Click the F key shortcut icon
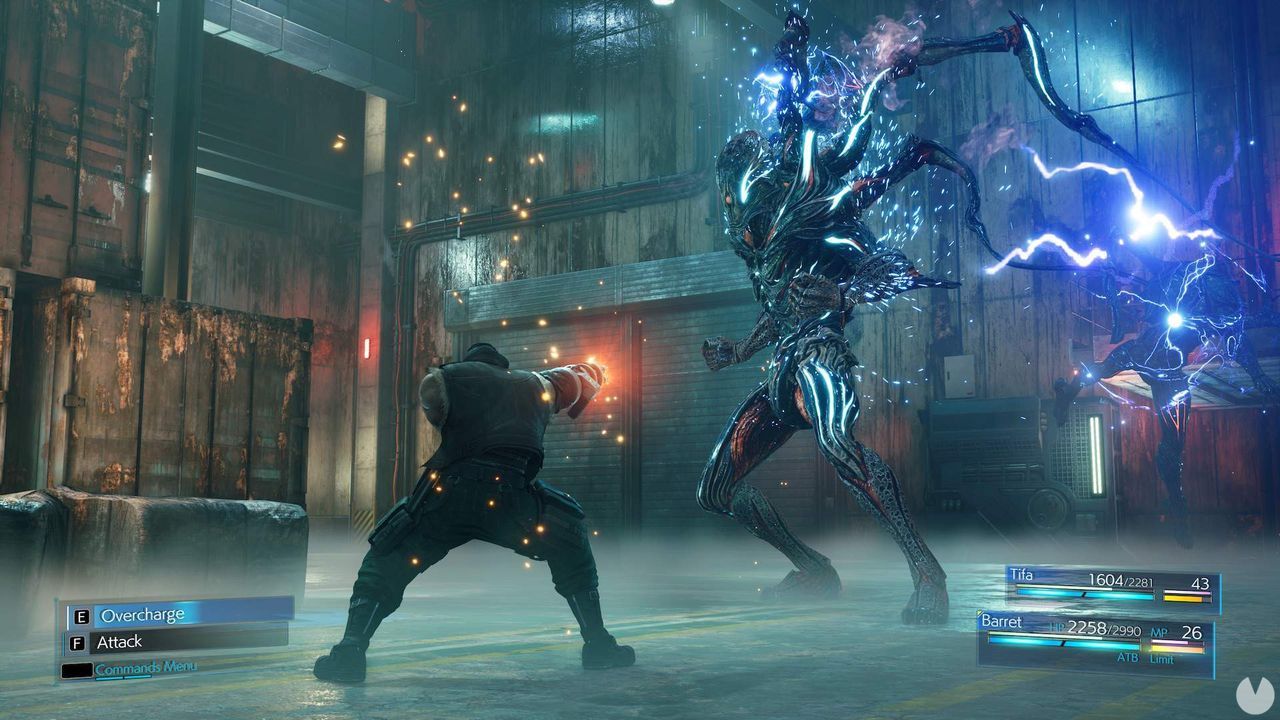This screenshot has height=720, width=1280. click(x=77, y=641)
